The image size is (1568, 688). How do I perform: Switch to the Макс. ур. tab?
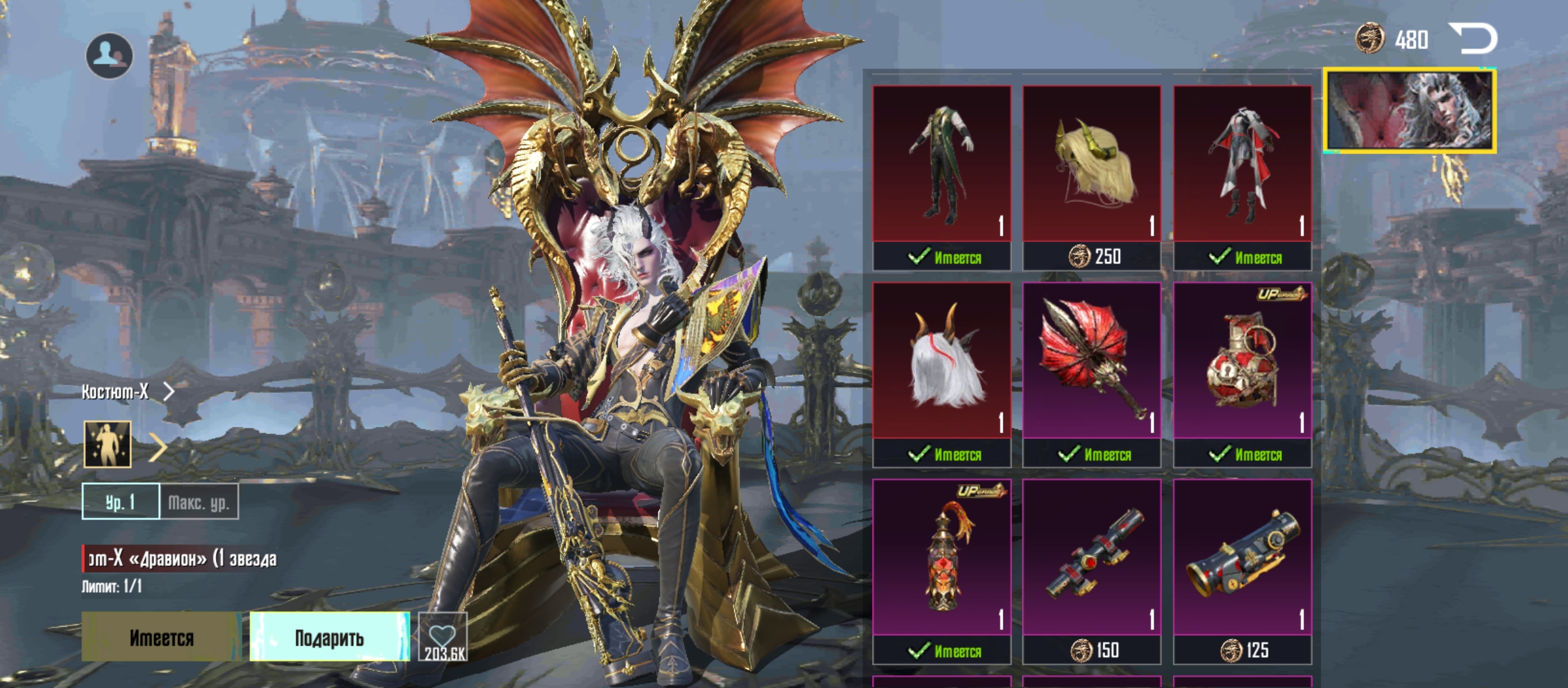[x=199, y=502]
